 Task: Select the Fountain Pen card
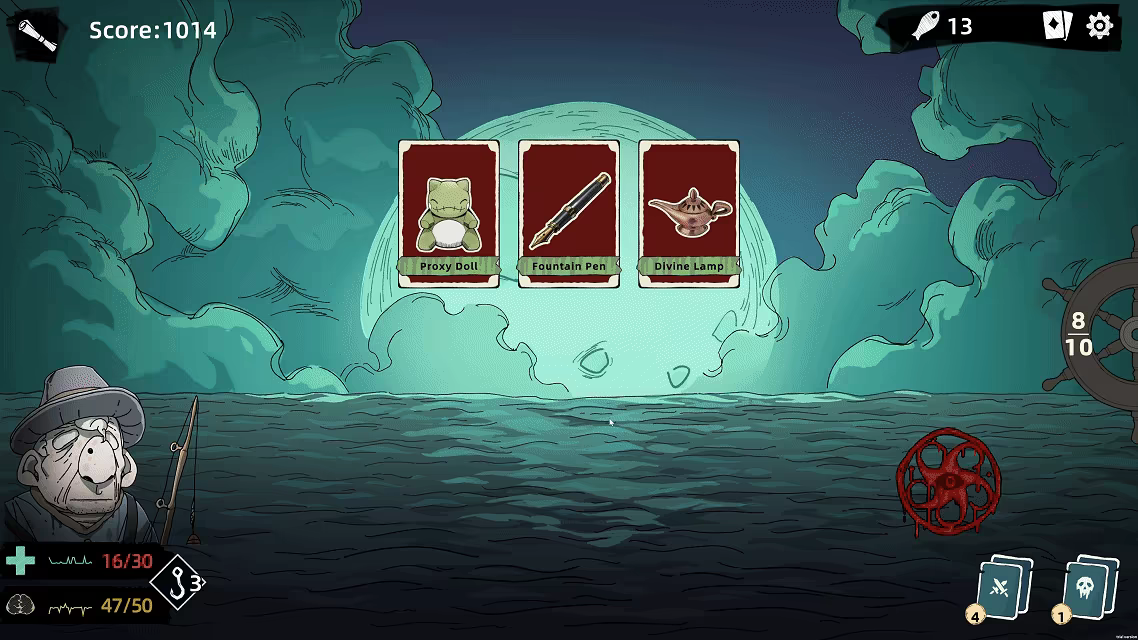[569, 213]
